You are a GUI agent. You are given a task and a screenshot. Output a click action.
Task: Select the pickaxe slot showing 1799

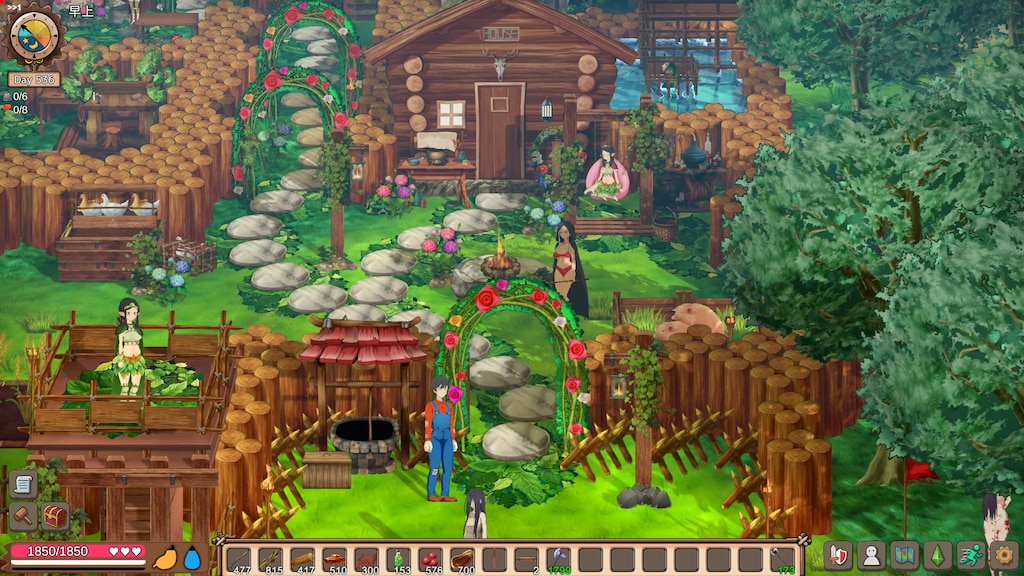coord(558,560)
